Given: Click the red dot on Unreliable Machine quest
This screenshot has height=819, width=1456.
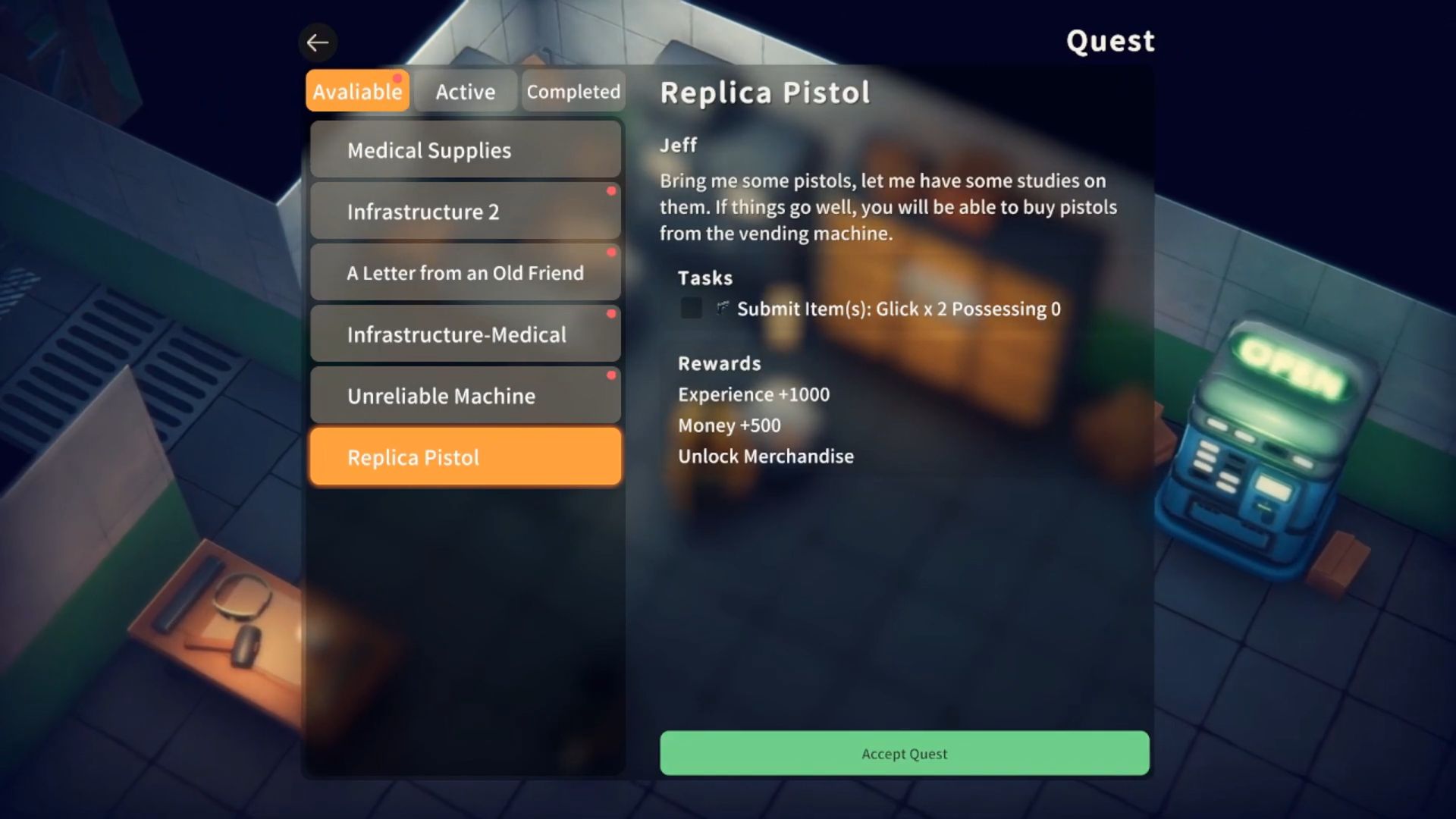Looking at the screenshot, I should [x=612, y=375].
